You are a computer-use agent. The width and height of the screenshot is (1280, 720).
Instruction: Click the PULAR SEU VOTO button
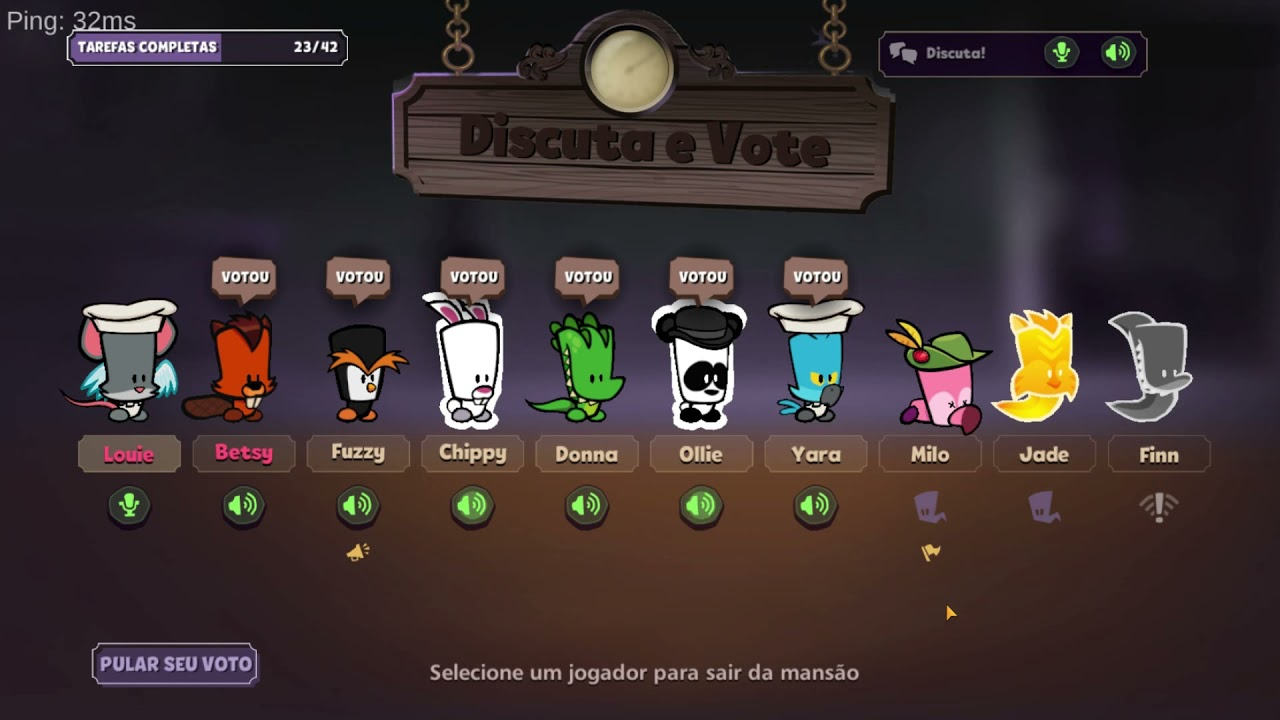point(174,664)
